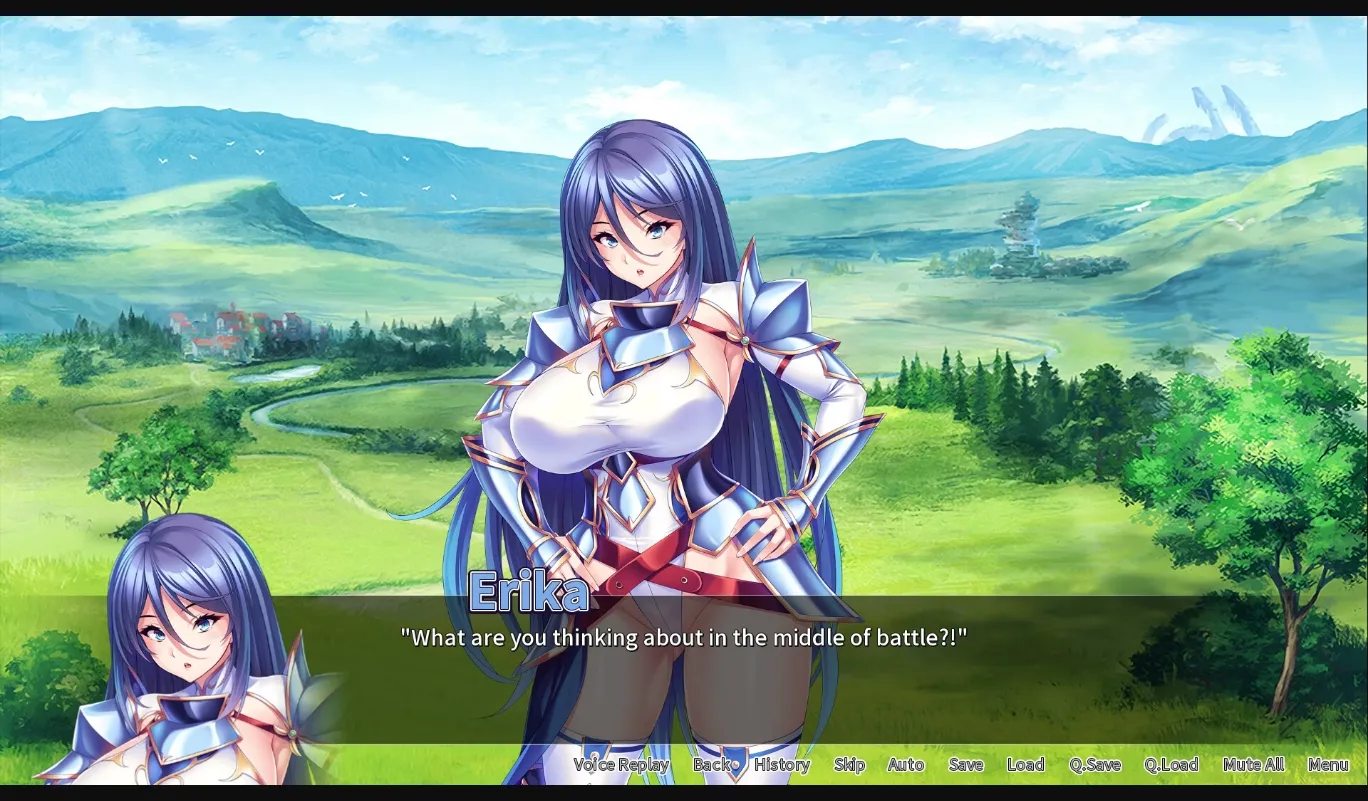The image size is (1368, 801).
Task: Open the Load screen
Action: tap(1026, 764)
